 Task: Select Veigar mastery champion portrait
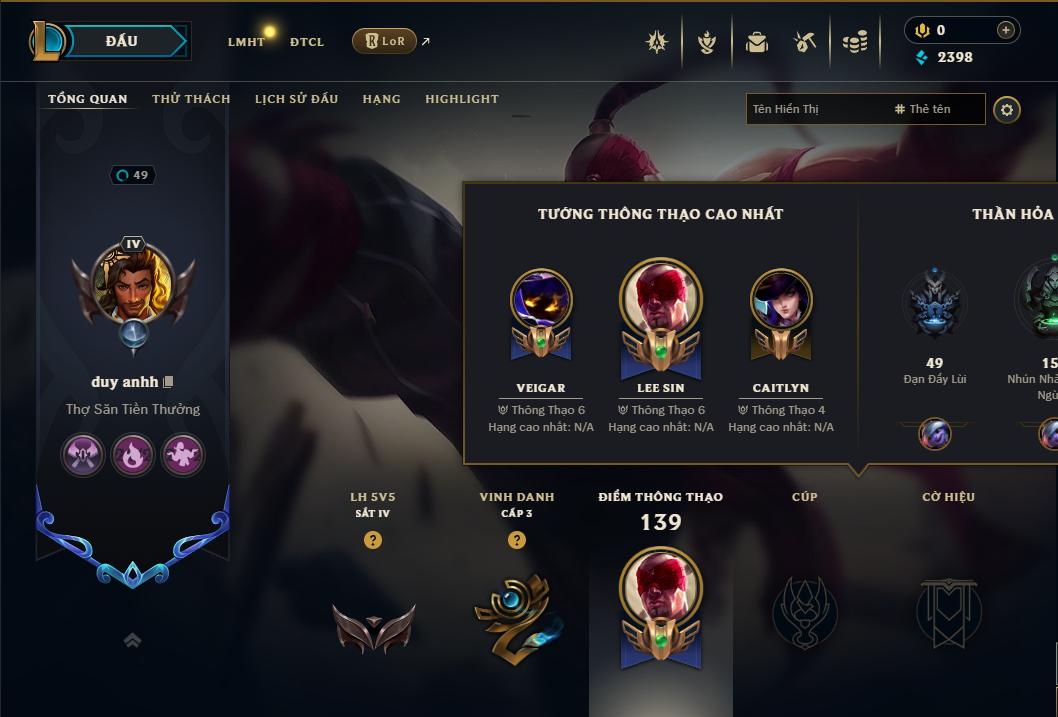[x=541, y=300]
